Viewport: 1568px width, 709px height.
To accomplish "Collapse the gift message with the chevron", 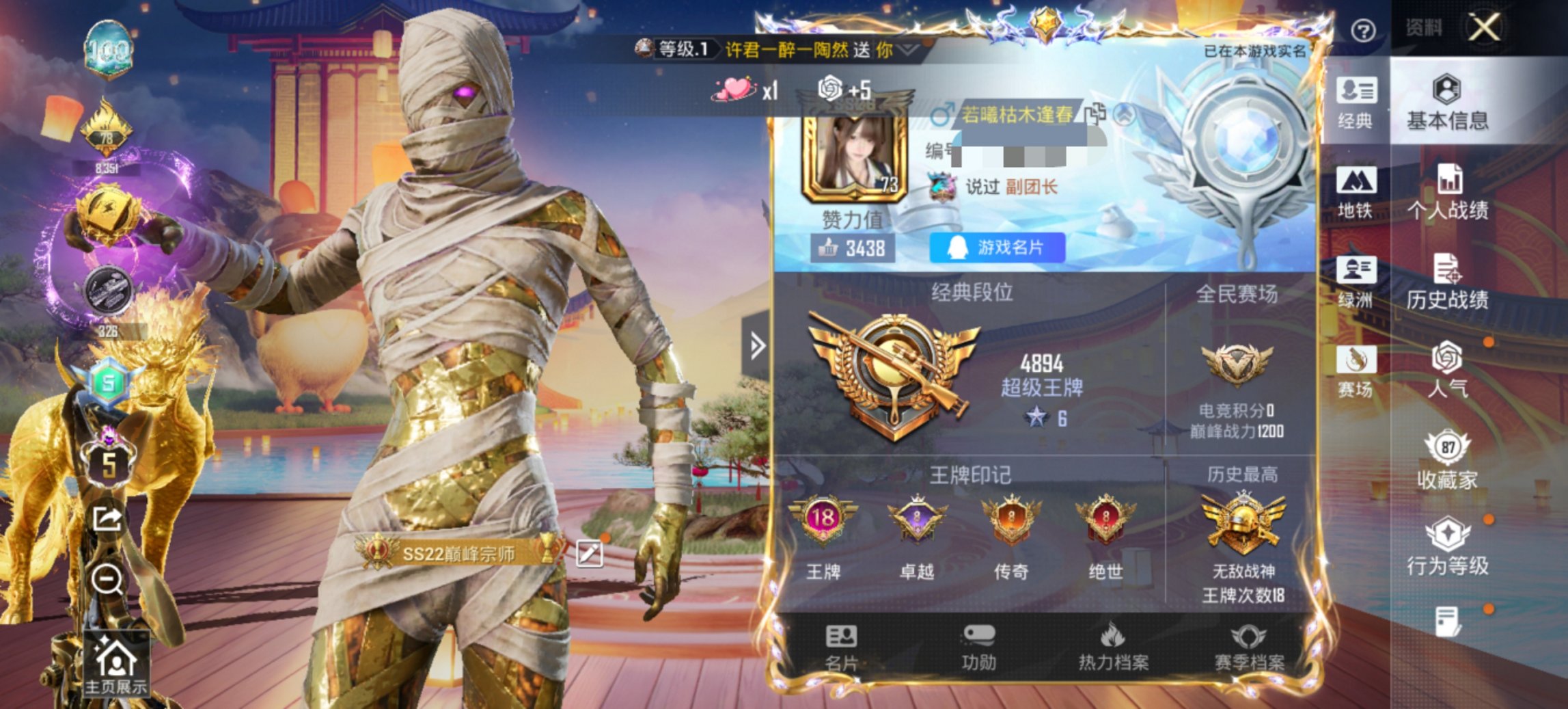I will click(906, 49).
